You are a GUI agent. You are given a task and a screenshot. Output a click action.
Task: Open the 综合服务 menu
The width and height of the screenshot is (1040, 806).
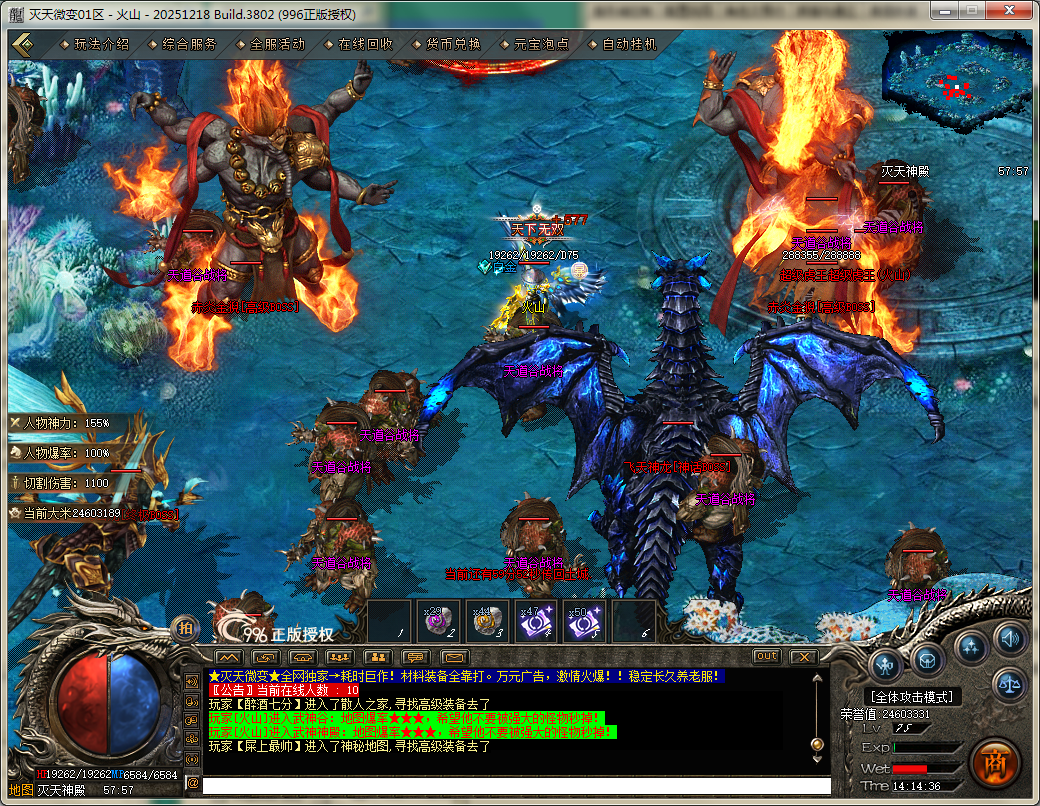[x=189, y=44]
